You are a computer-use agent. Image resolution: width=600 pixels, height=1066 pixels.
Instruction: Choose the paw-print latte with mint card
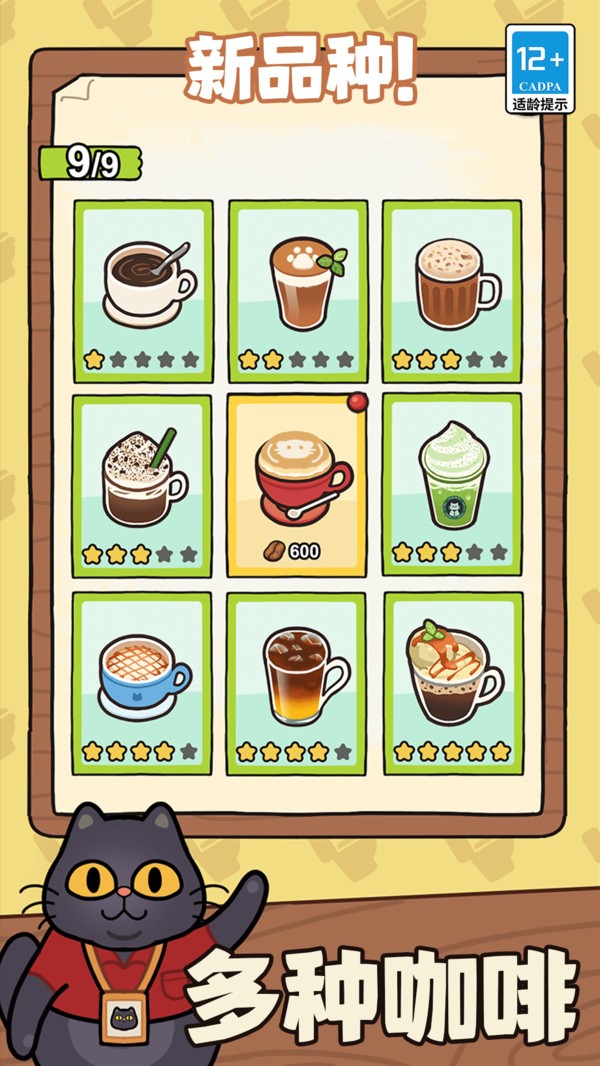(297, 291)
